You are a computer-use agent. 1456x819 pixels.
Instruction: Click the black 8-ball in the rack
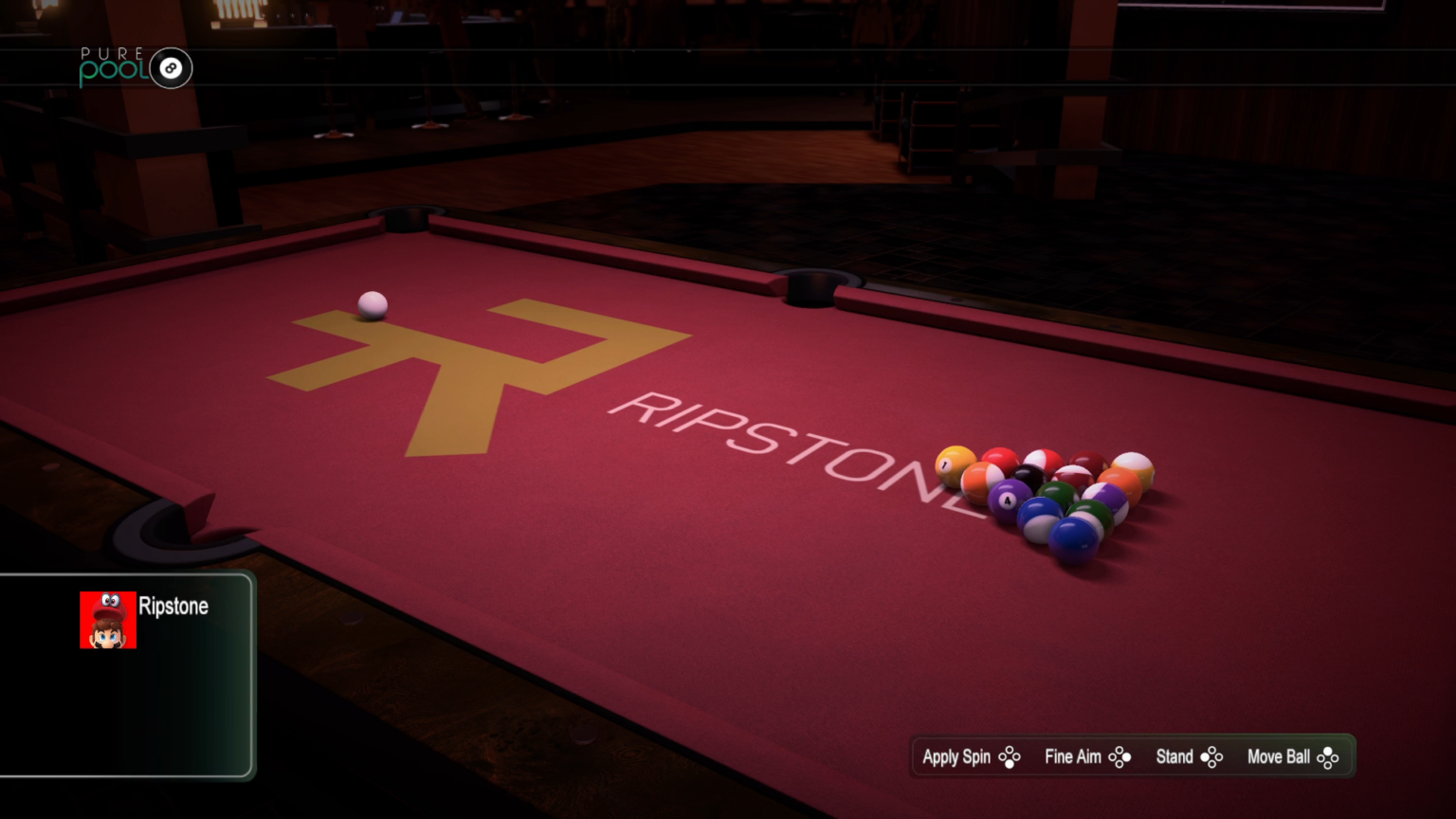[1029, 475]
